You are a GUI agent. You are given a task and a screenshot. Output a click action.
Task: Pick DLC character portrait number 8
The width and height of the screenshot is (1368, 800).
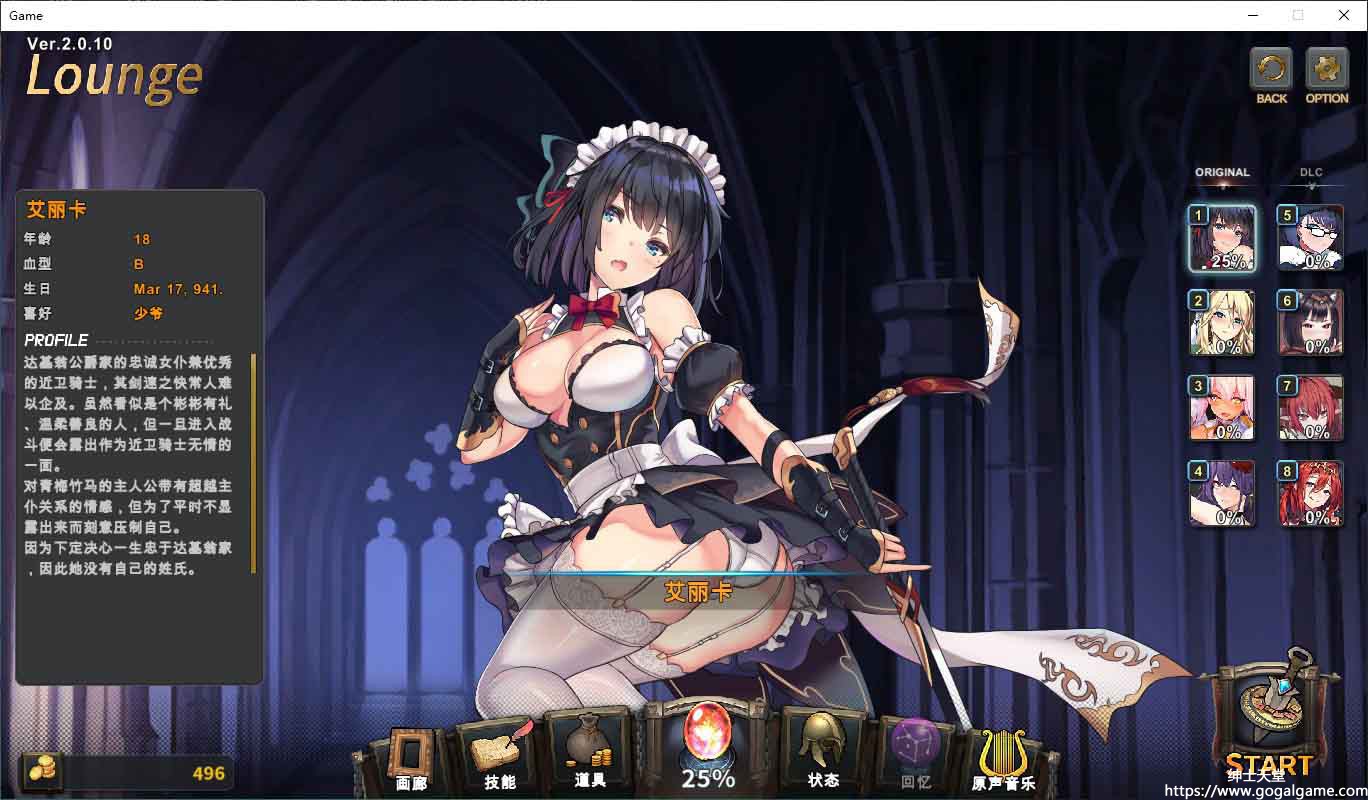(x=1310, y=493)
